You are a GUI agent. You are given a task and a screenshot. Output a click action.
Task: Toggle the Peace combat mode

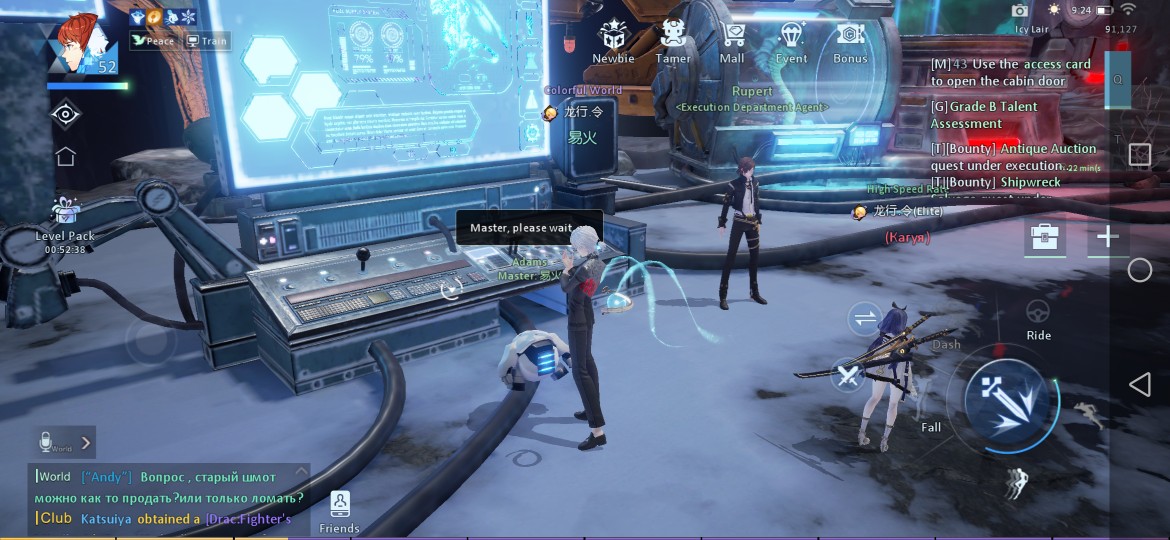(x=153, y=41)
